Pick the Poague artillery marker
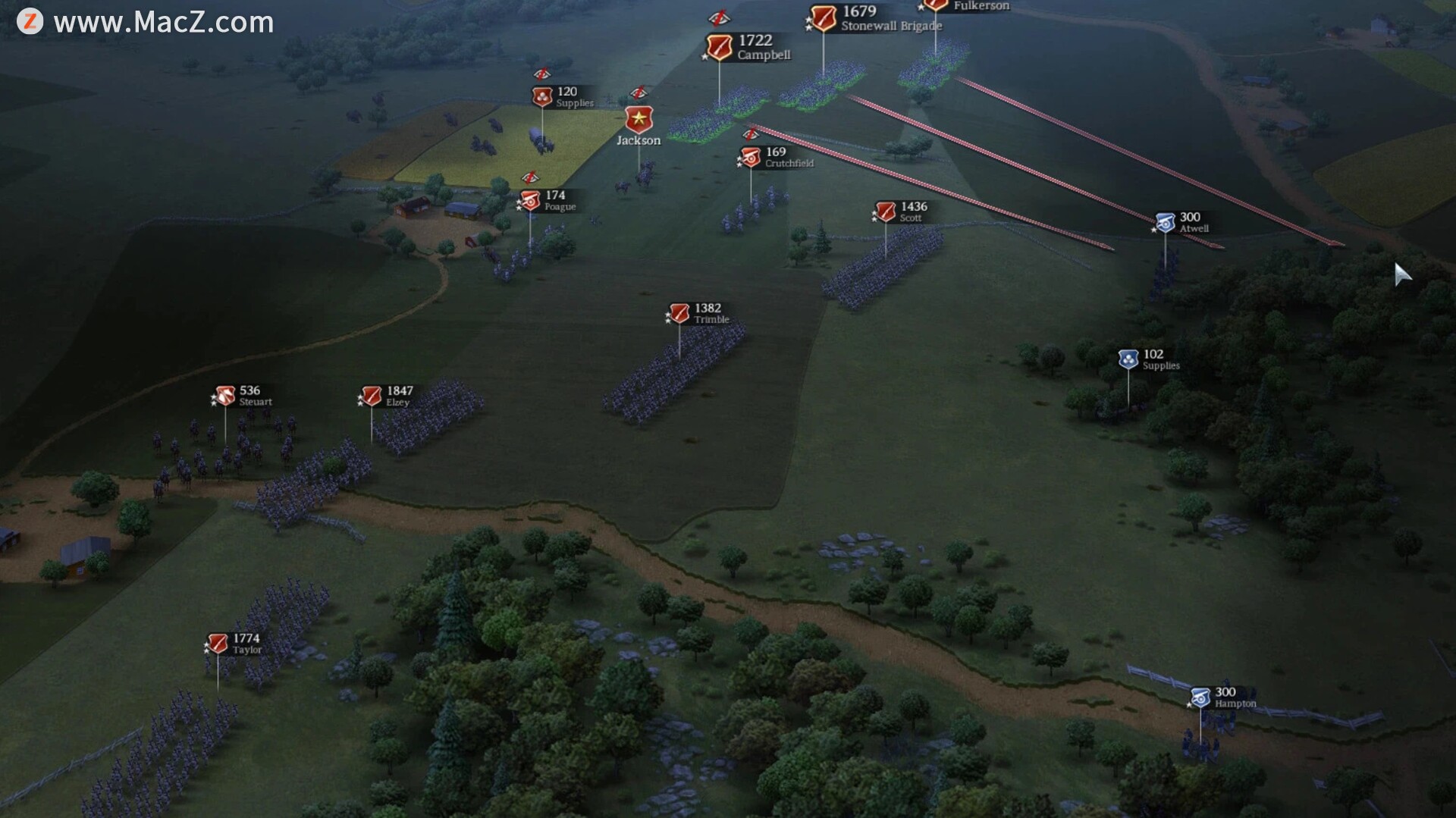This screenshot has width=1456, height=818. point(530,201)
